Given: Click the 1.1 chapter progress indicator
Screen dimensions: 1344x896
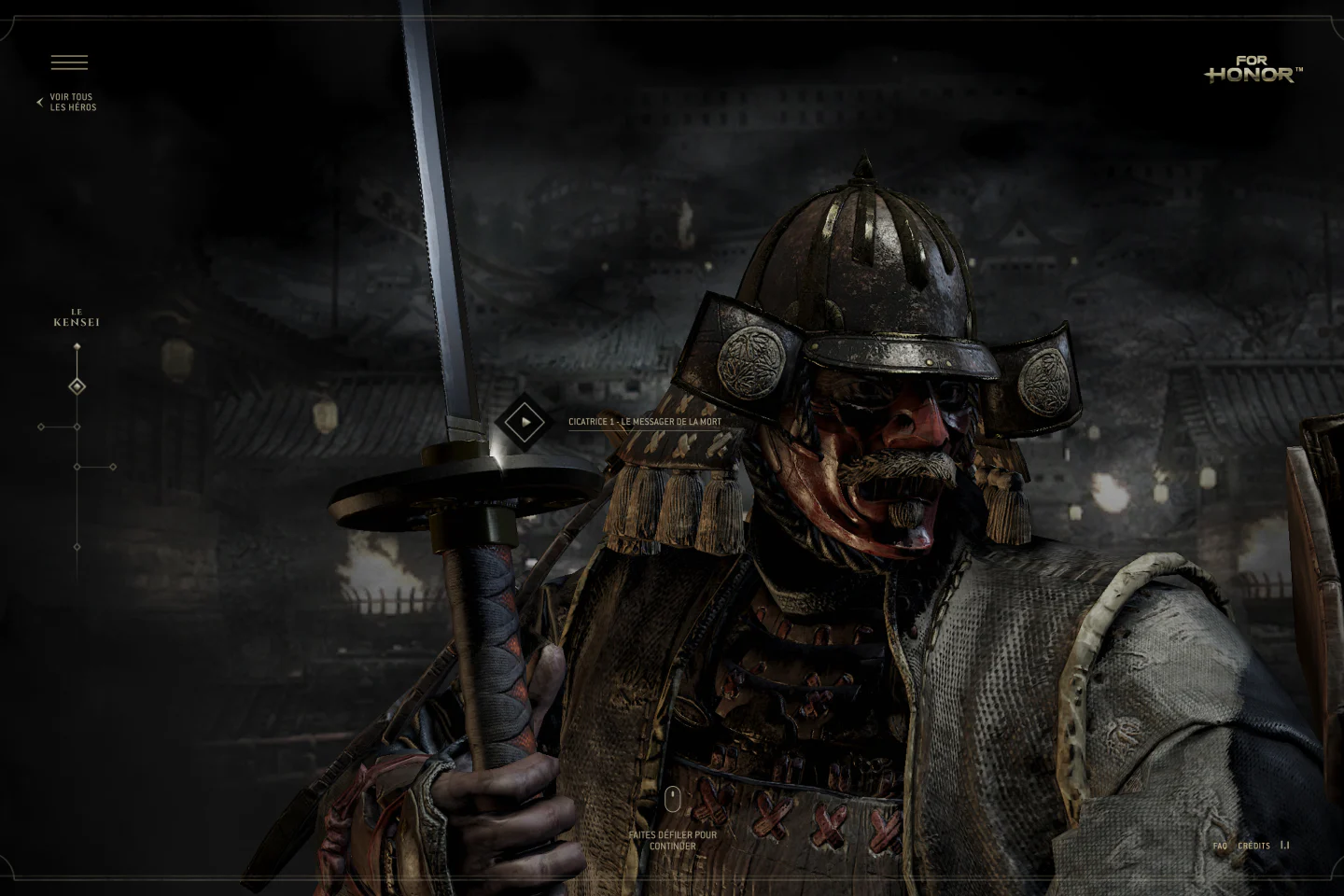Looking at the screenshot, I should 1284,845.
